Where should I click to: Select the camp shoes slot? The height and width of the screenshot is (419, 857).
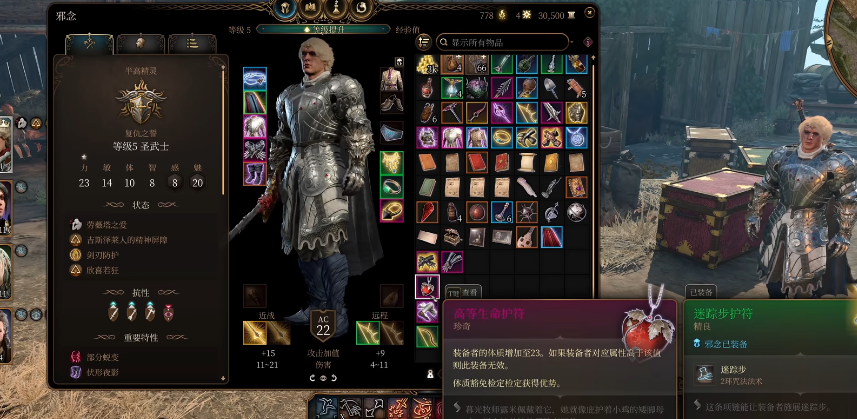[x=392, y=102]
